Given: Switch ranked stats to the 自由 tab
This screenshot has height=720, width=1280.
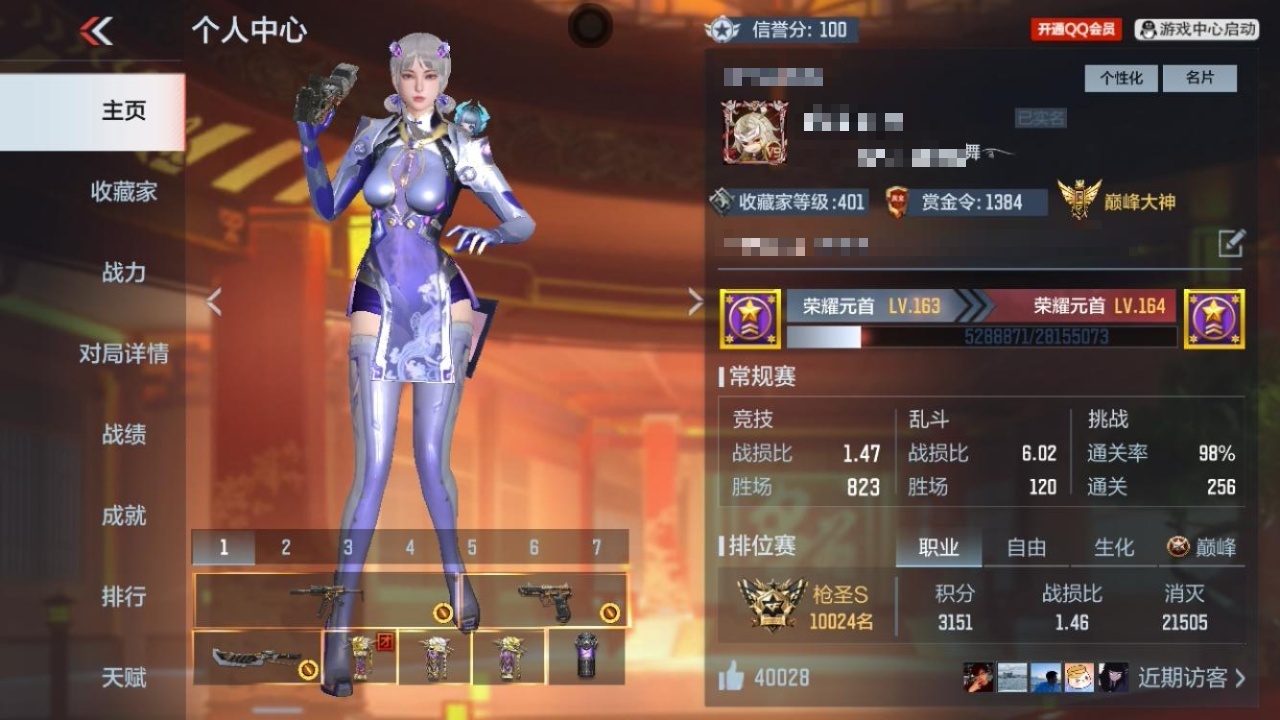Looking at the screenshot, I should click(x=1026, y=548).
